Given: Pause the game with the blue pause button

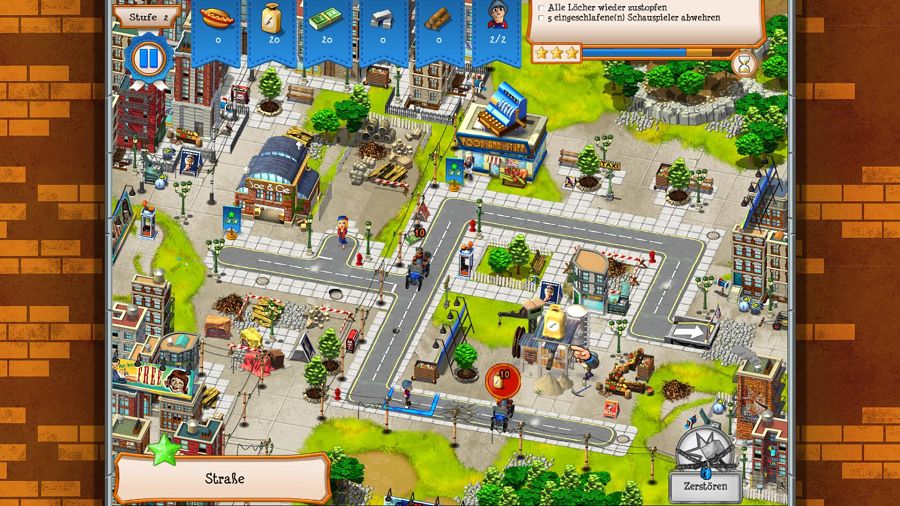Looking at the screenshot, I should click(147, 59).
